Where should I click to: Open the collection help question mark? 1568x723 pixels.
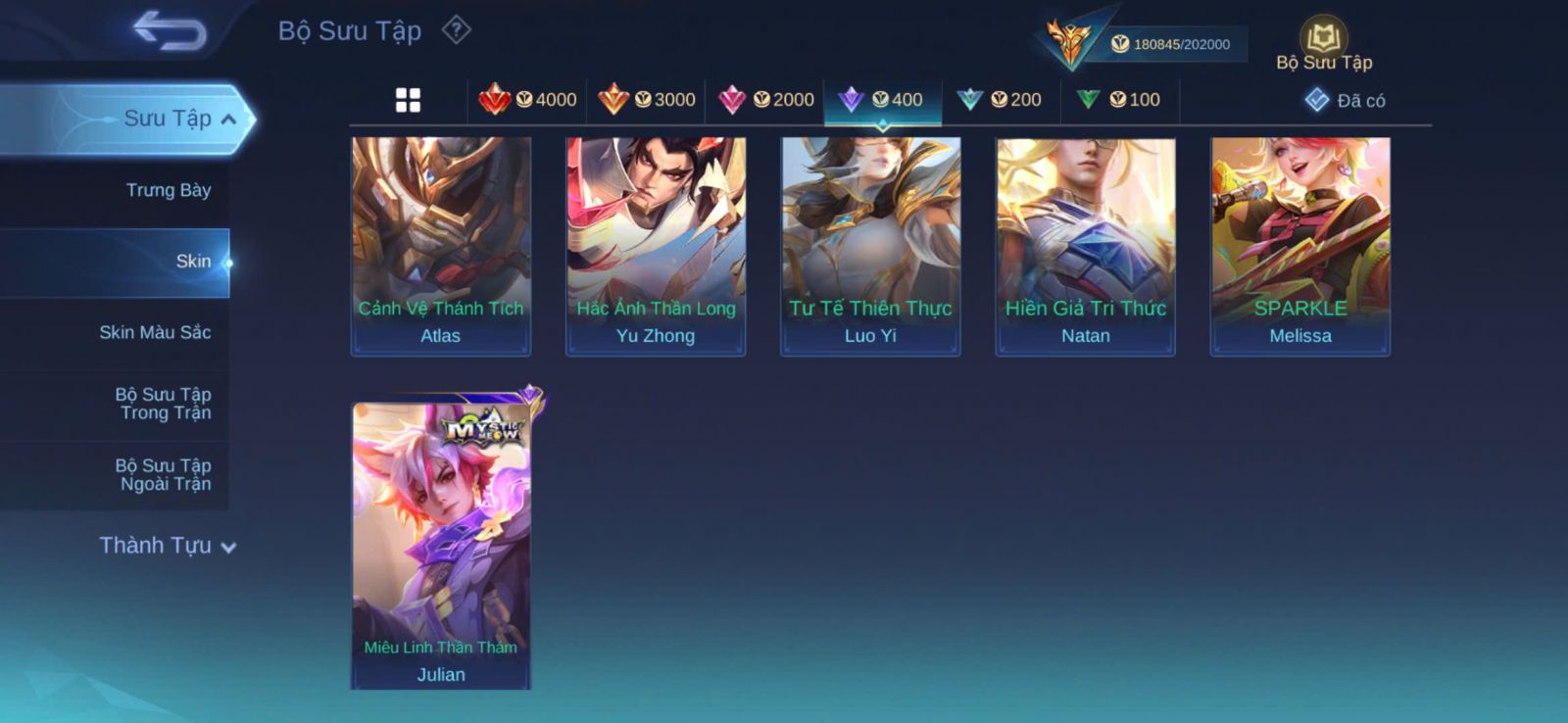coord(456,30)
